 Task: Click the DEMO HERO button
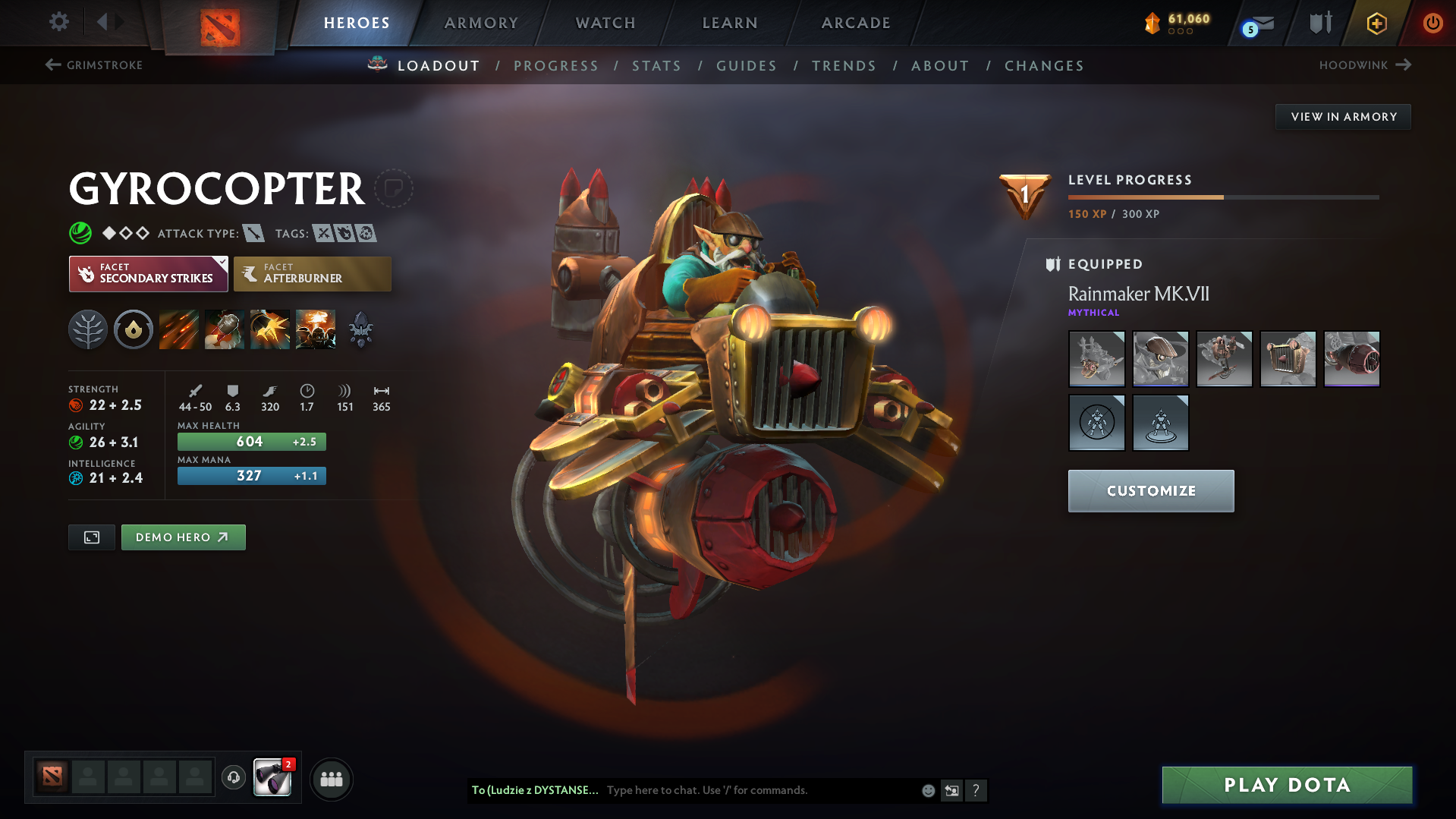[x=183, y=537]
